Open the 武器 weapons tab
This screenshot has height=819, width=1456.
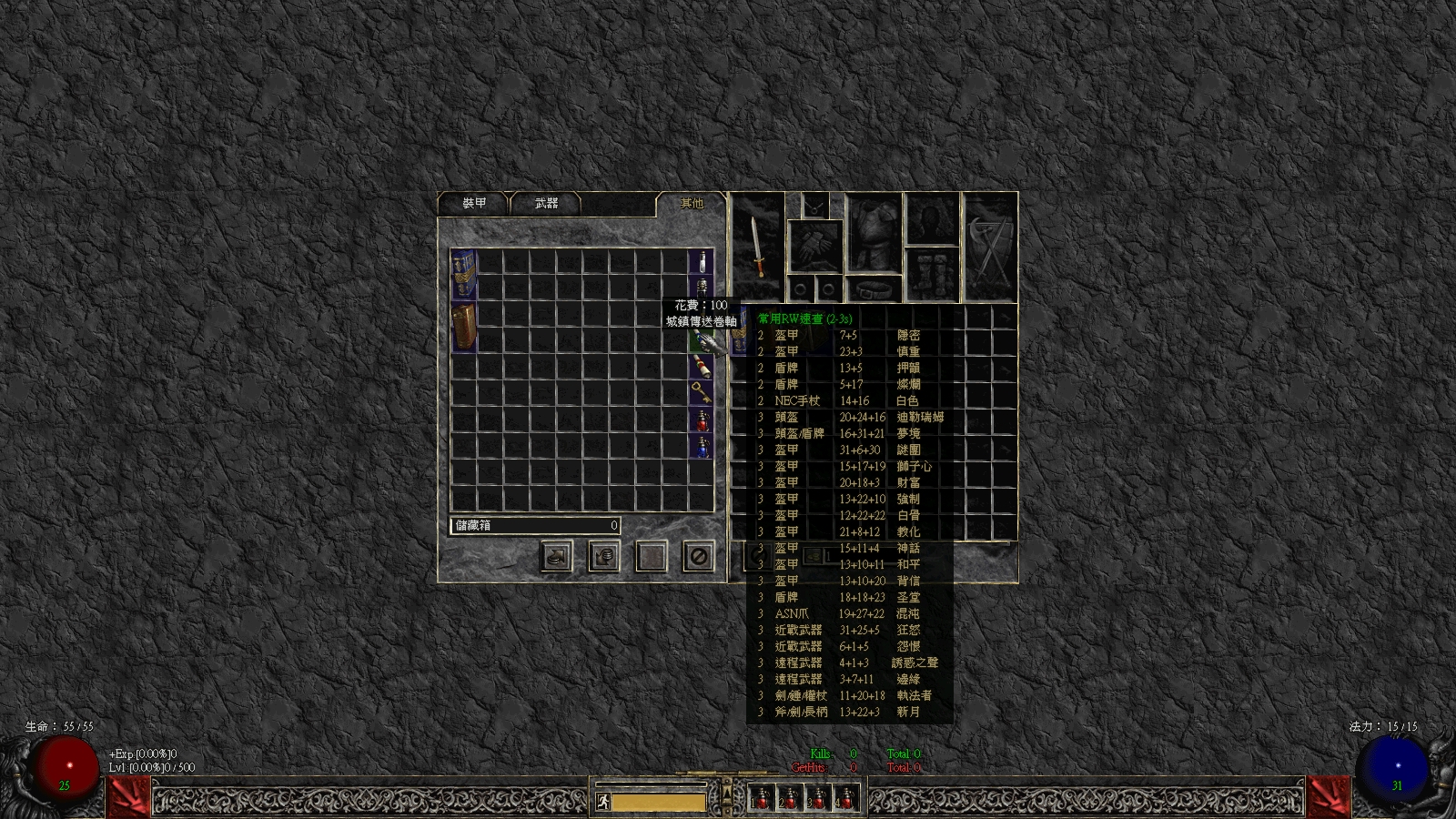(546, 204)
